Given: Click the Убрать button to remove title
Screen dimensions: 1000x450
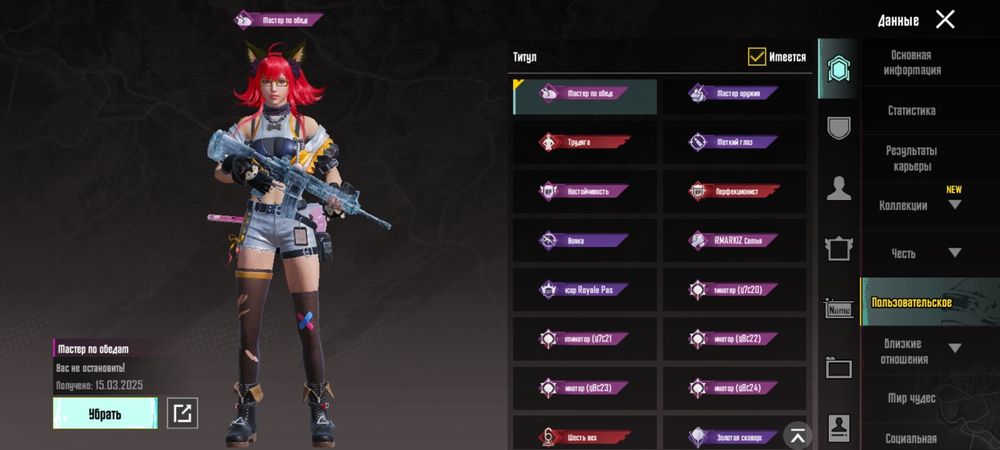Looking at the screenshot, I should (105, 413).
